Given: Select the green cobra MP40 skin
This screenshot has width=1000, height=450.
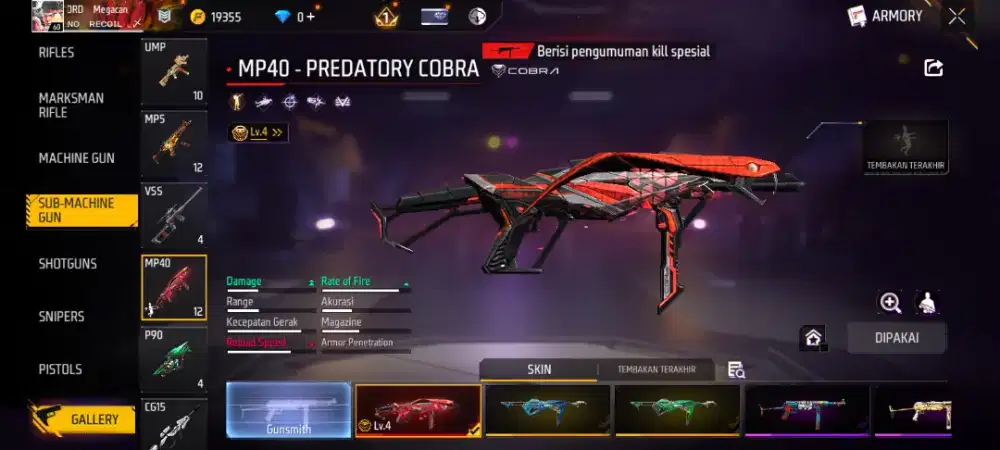Looking at the screenshot, I should point(677,410).
